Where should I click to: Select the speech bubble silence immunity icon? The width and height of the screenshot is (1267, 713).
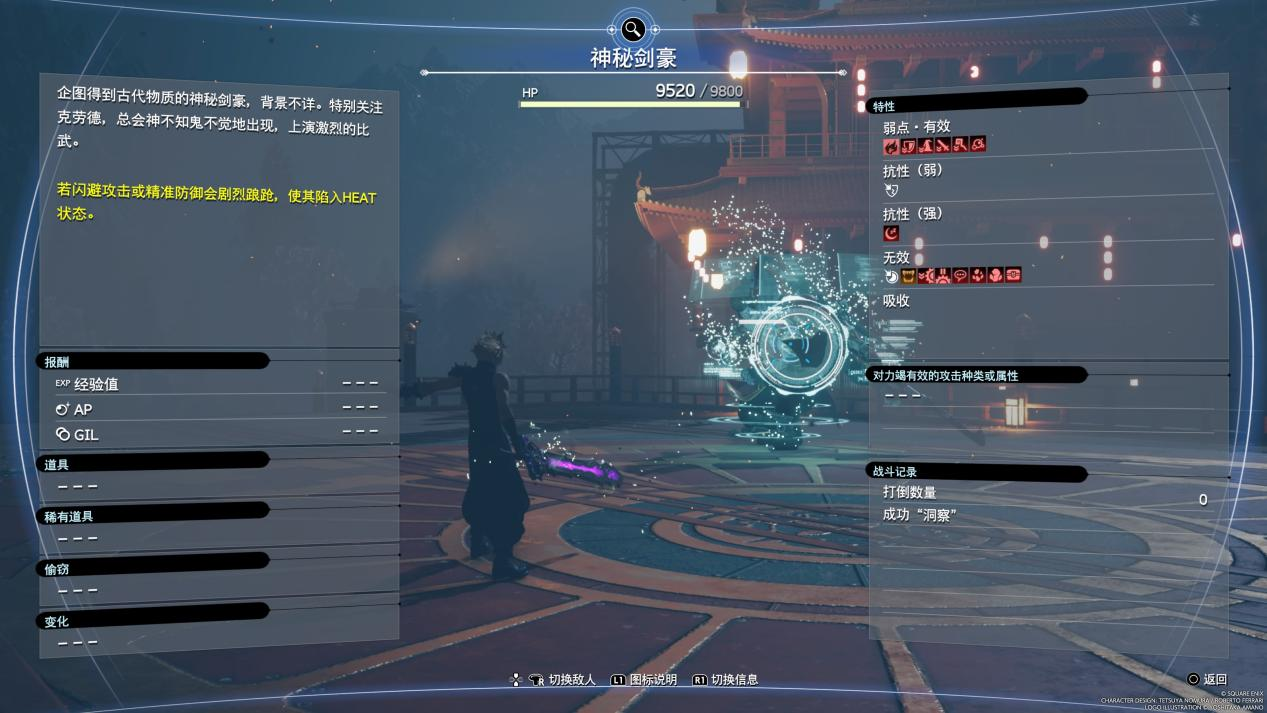[x=961, y=276]
